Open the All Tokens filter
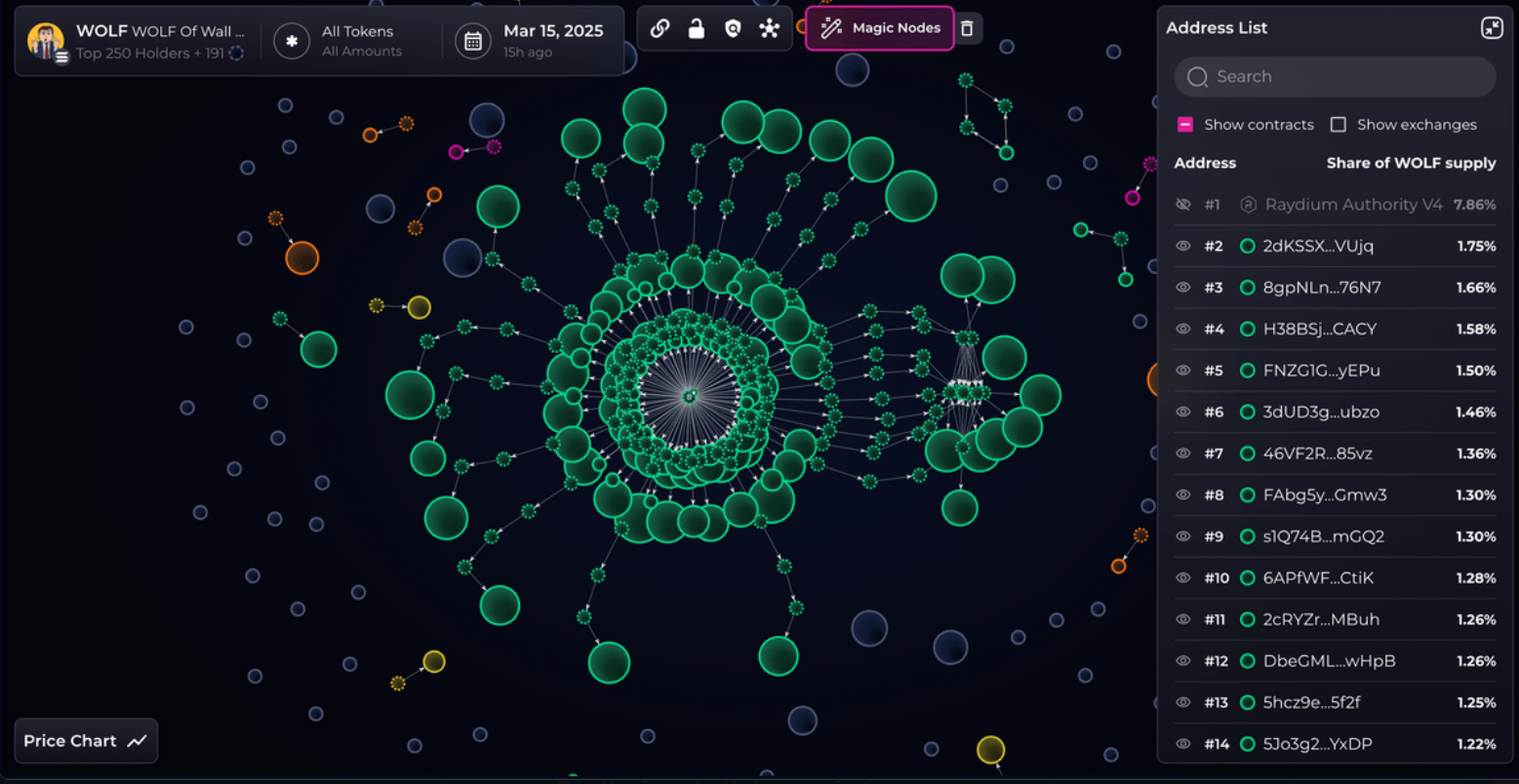 coord(339,41)
